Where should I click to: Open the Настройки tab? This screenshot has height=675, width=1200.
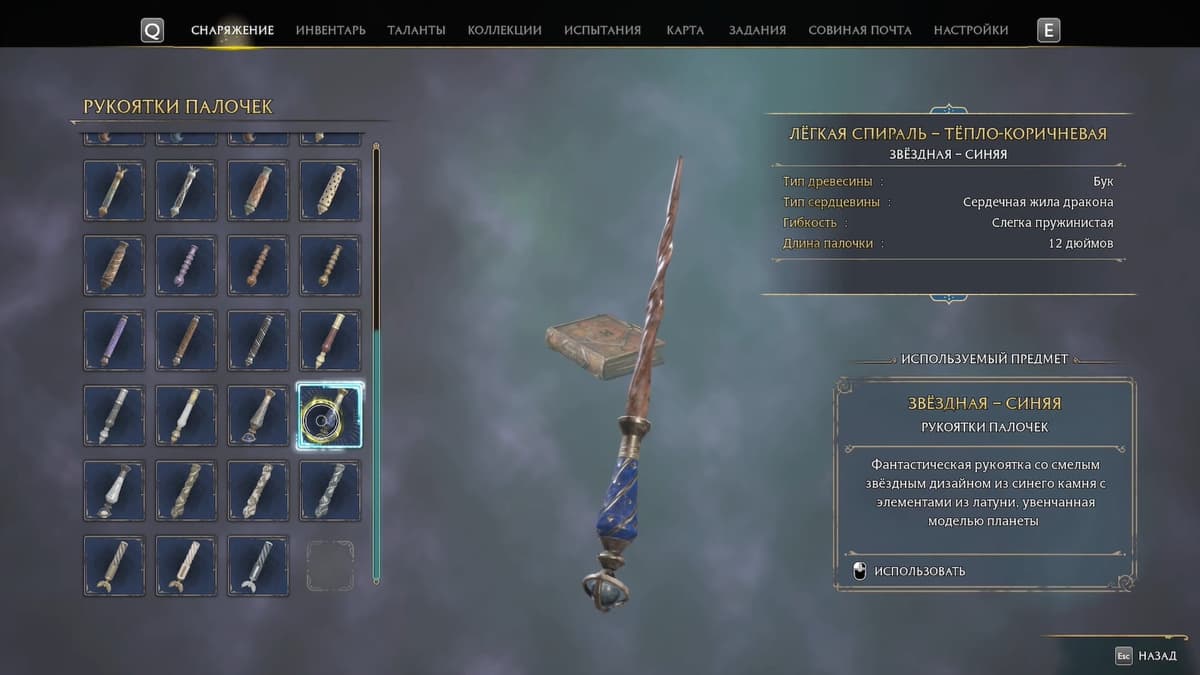point(970,30)
